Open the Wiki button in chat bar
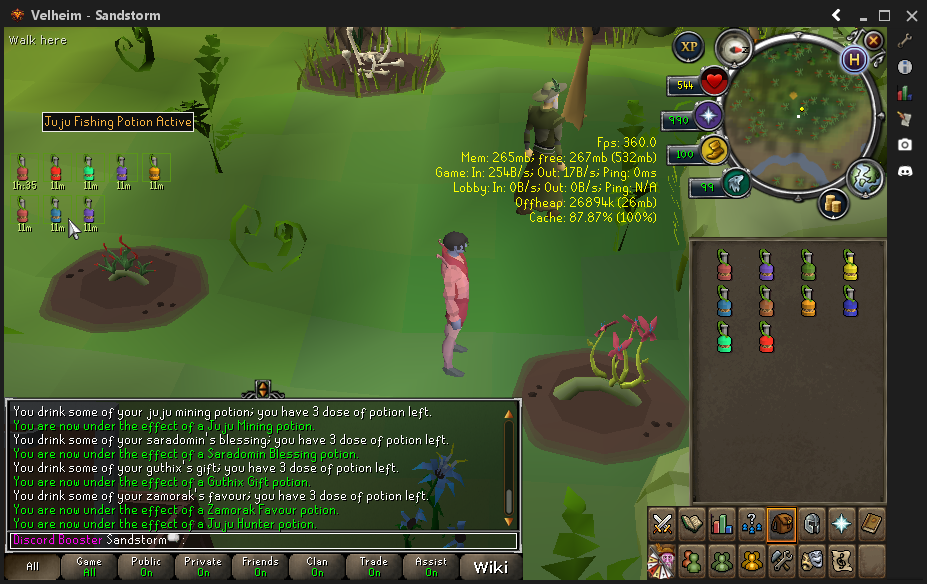 (x=490, y=567)
